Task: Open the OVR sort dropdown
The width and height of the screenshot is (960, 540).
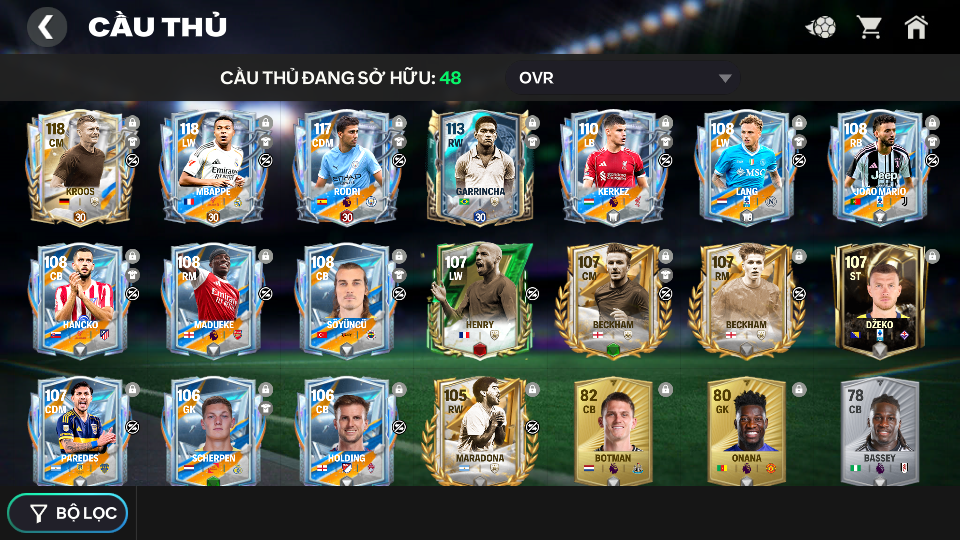Action: [625, 78]
